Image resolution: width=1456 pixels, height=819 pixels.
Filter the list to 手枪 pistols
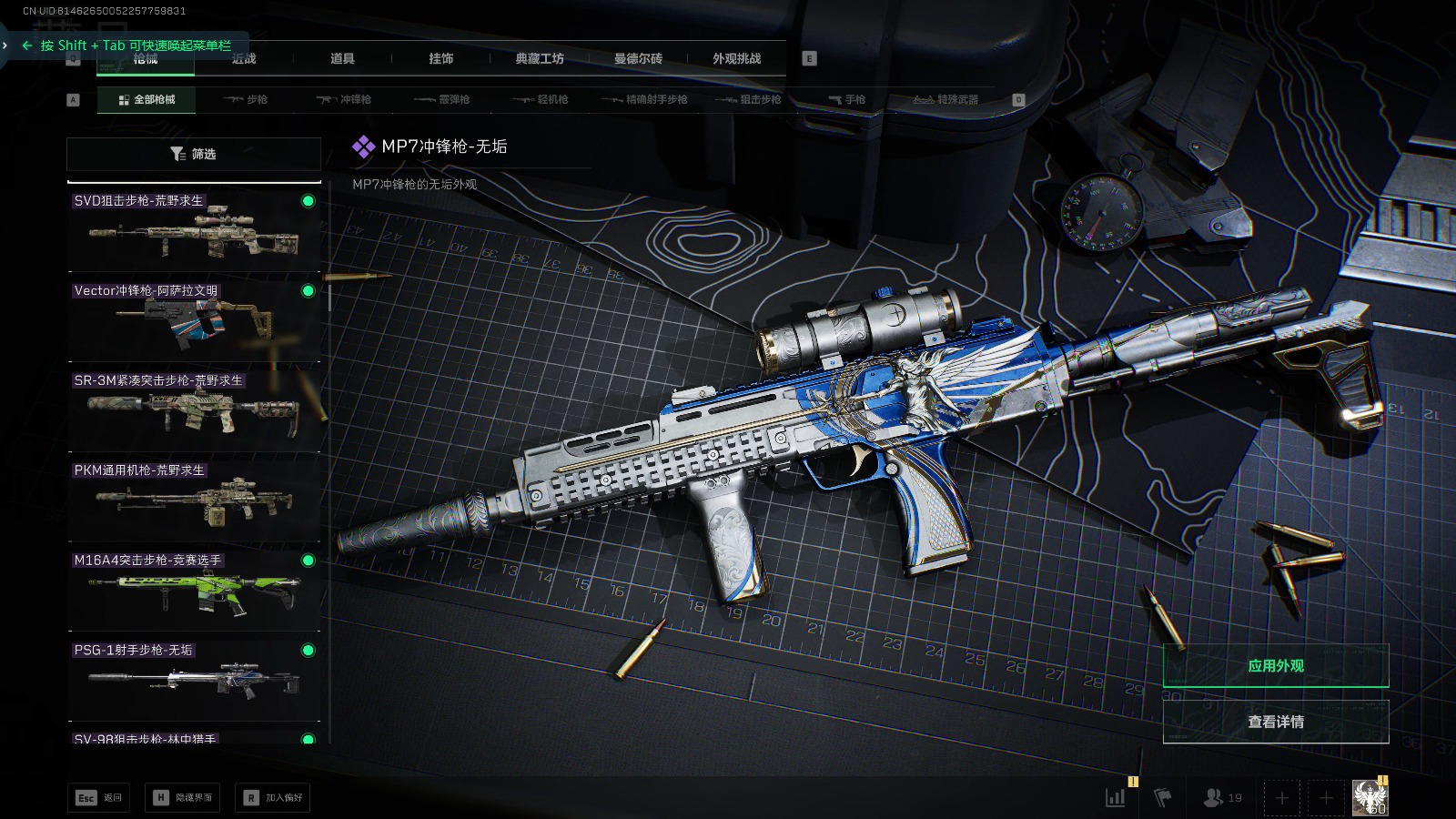pos(847,100)
